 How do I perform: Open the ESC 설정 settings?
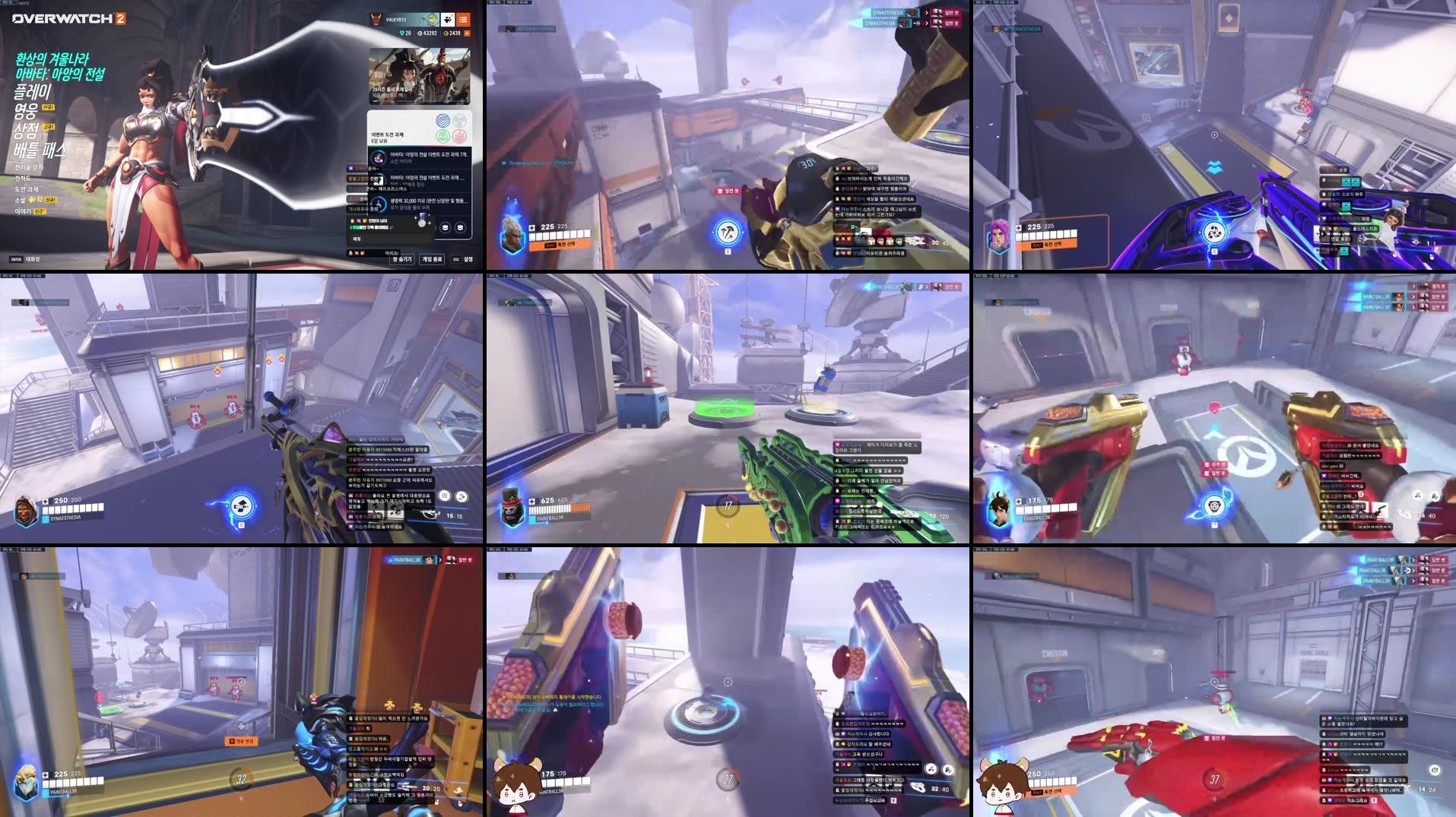[x=464, y=258]
